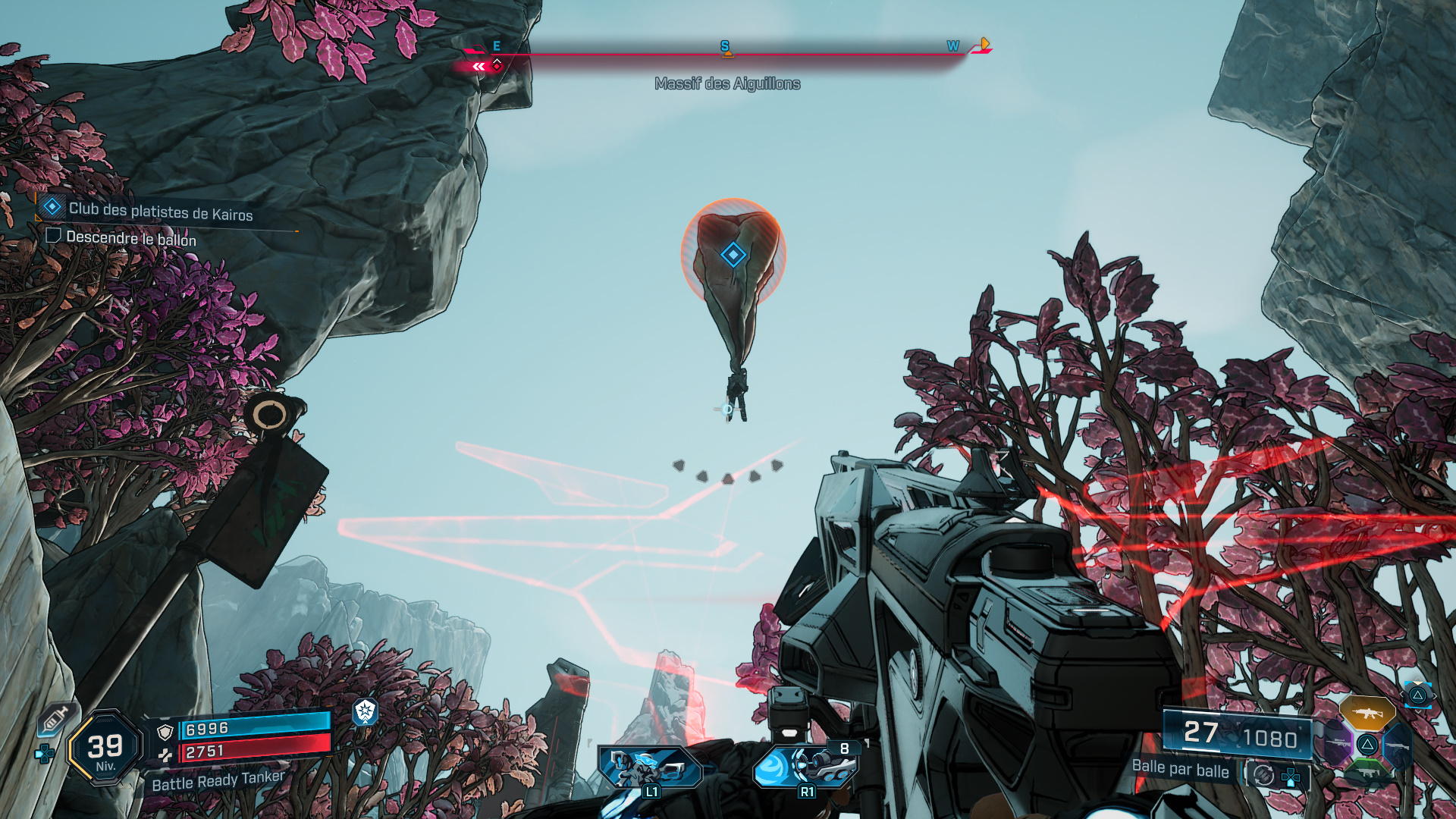Activate the repair kit syringe icon

(55, 718)
